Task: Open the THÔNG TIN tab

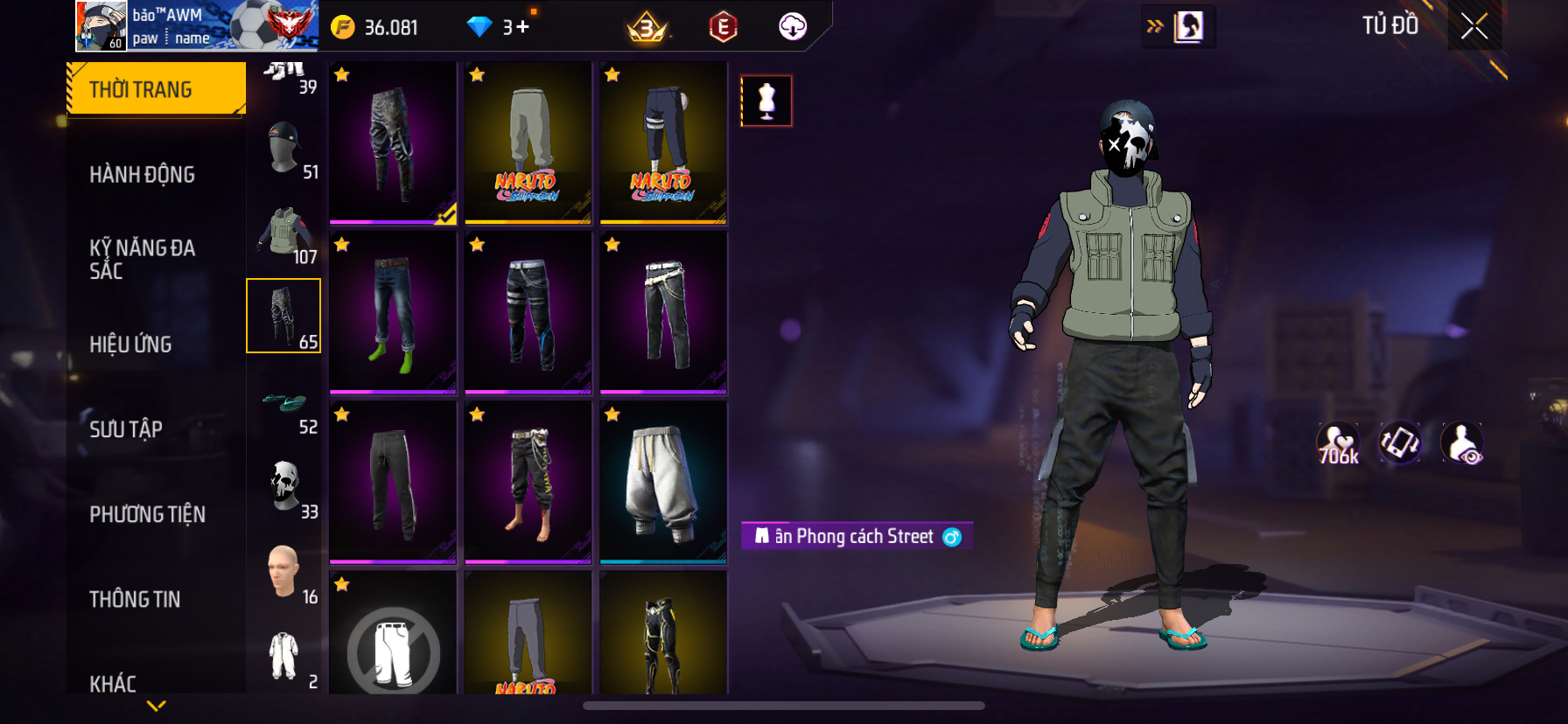Action: pos(135,599)
